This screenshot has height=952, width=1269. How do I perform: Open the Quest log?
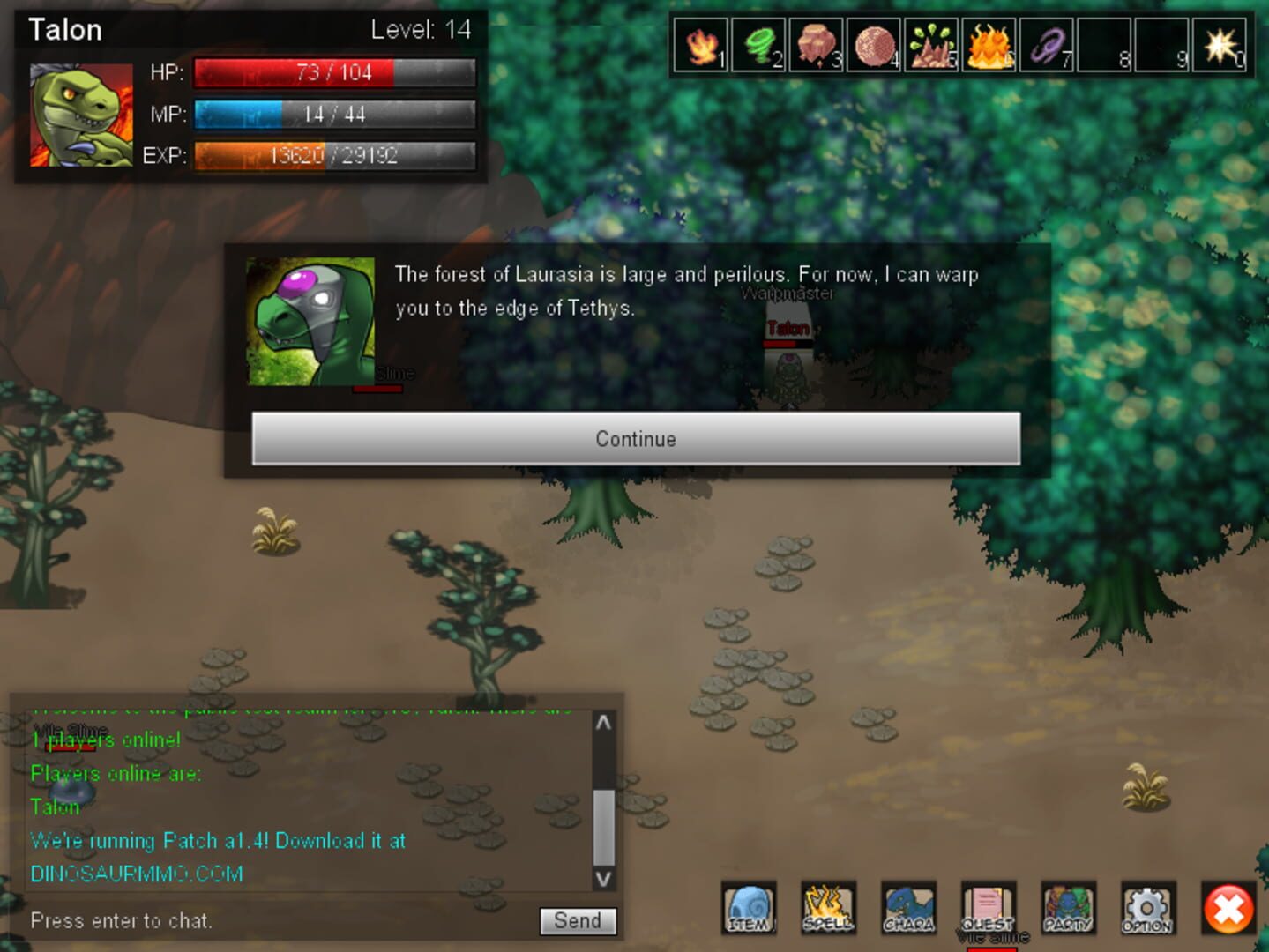coord(988,908)
